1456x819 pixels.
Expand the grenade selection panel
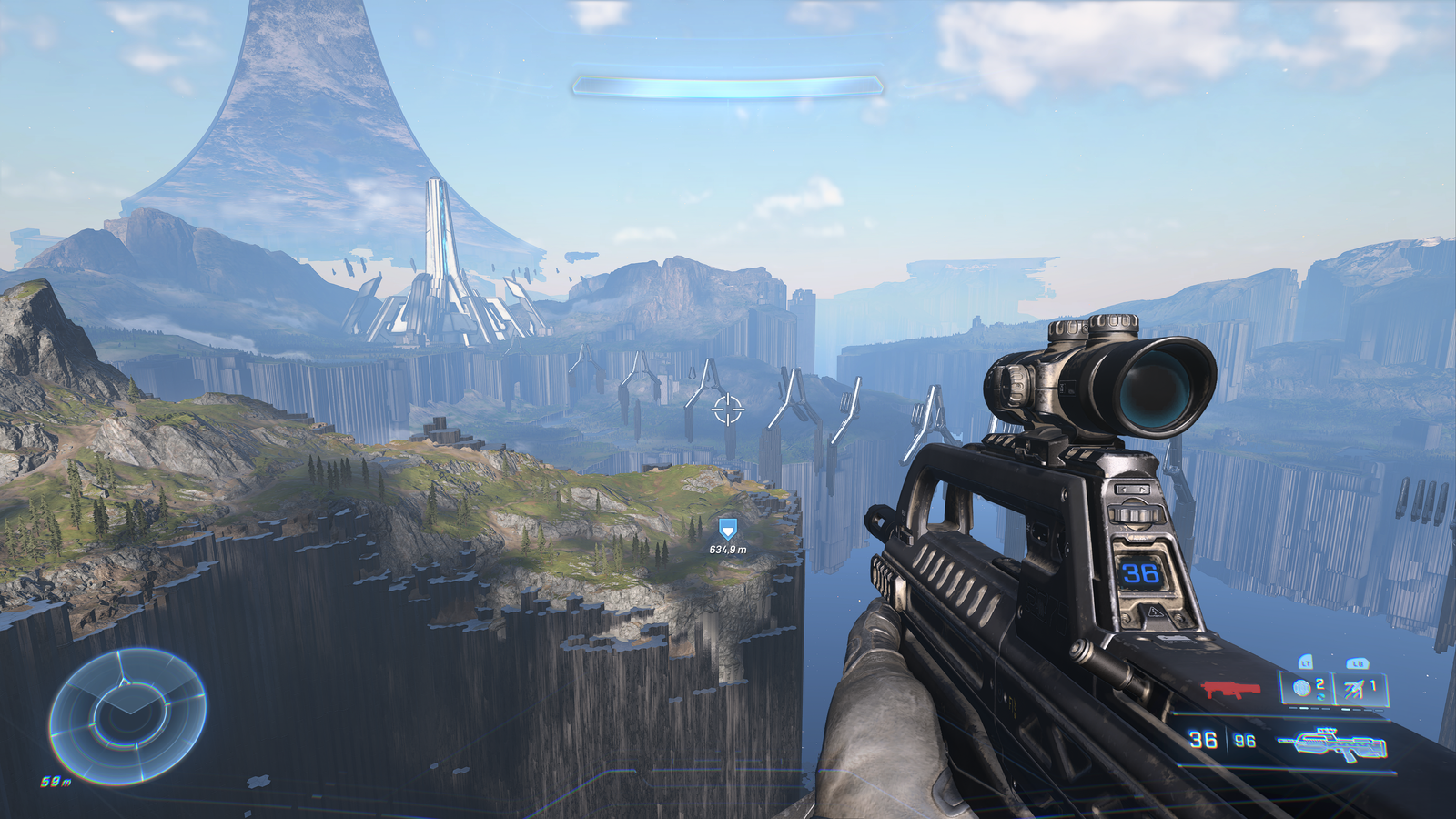tap(1329, 688)
